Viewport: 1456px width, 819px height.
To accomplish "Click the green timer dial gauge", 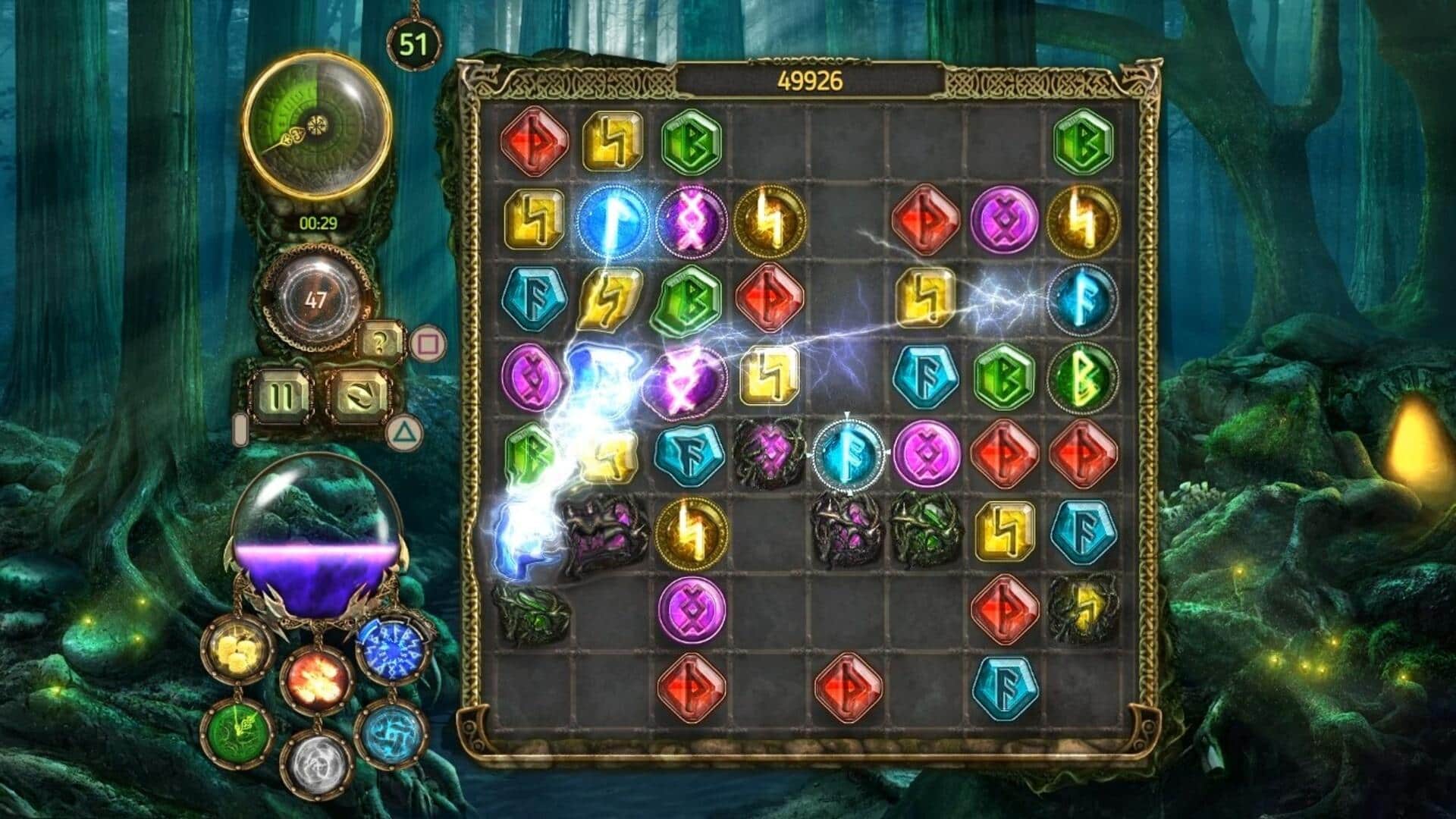I will 318,125.
